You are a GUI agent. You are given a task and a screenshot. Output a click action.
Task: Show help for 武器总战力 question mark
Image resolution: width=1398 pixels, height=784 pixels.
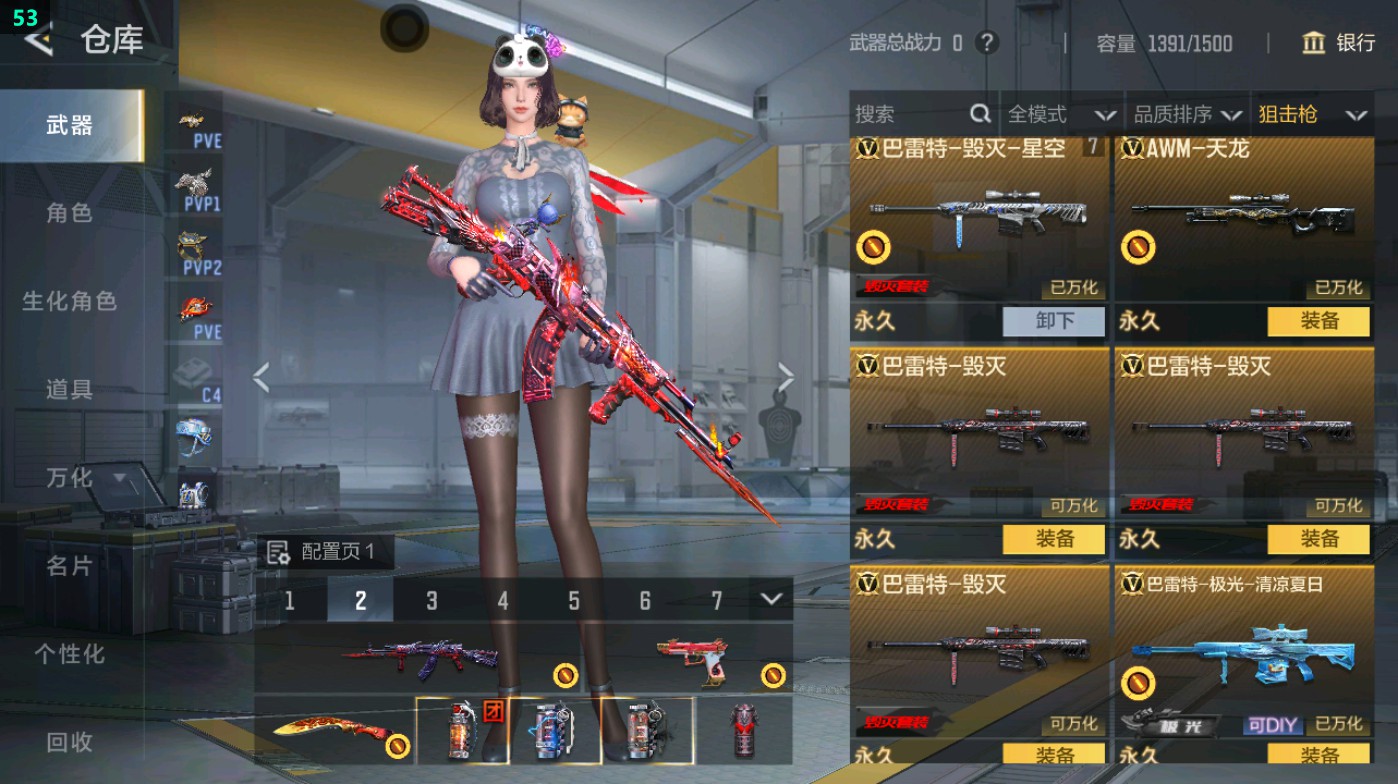coord(987,43)
